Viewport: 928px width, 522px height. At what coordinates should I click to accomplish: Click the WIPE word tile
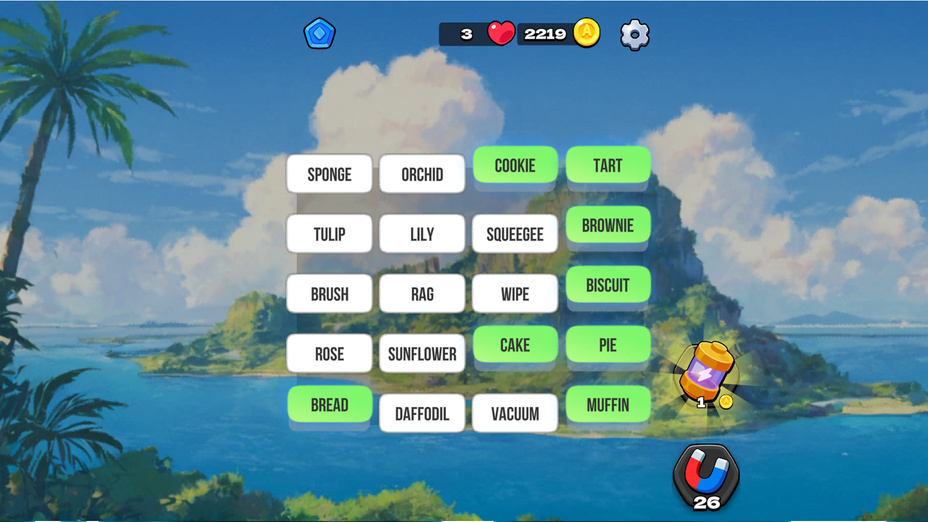coord(515,294)
